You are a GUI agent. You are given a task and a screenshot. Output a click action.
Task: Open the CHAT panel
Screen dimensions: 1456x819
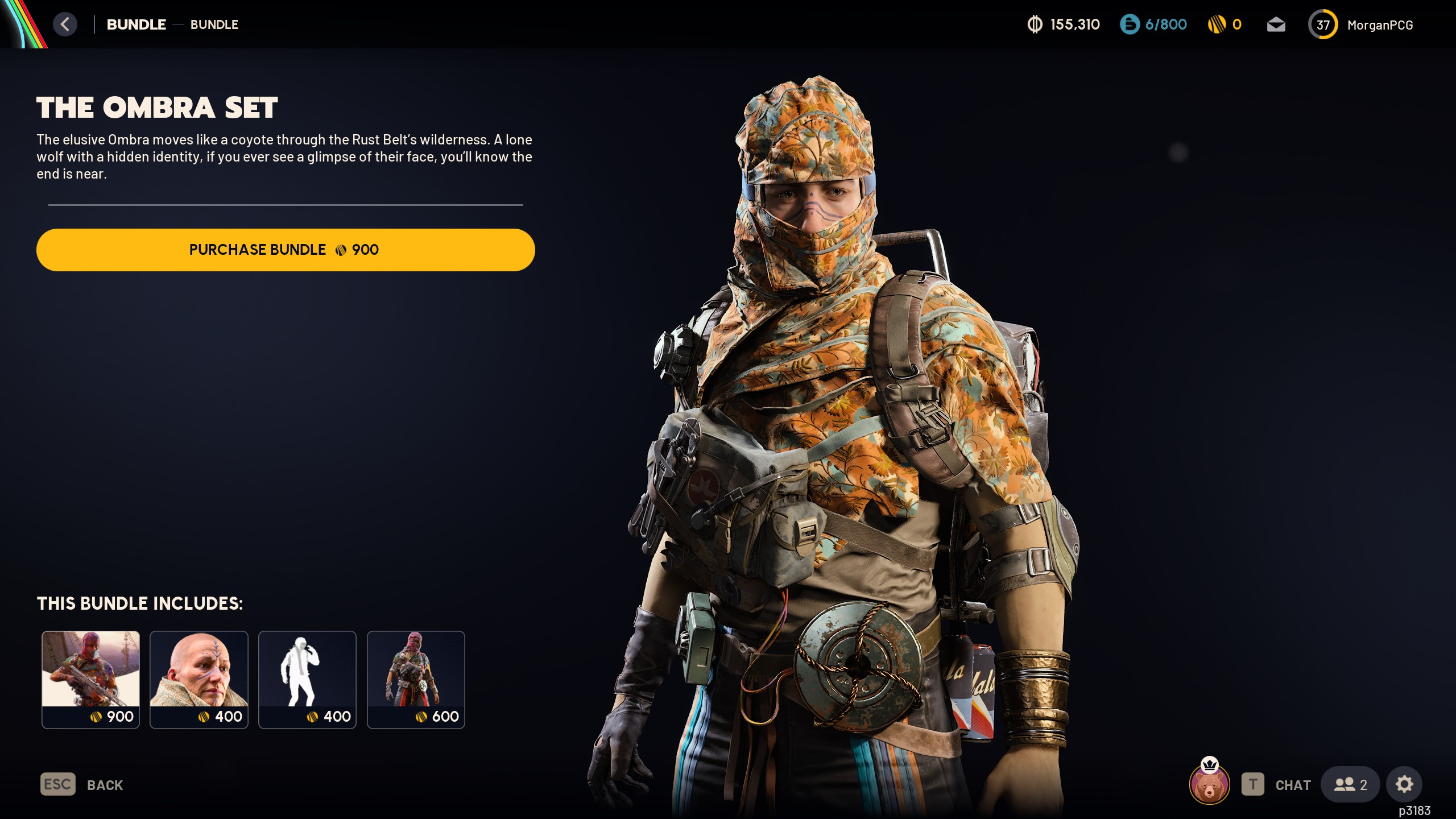pos(1292,784)
